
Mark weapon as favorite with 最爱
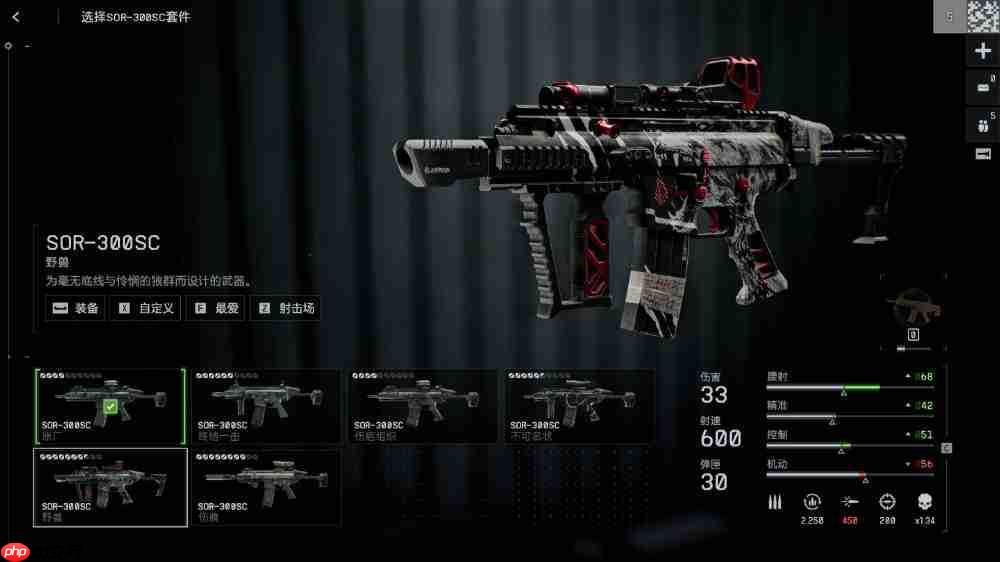pyautogui.click(x=216, y=308)
